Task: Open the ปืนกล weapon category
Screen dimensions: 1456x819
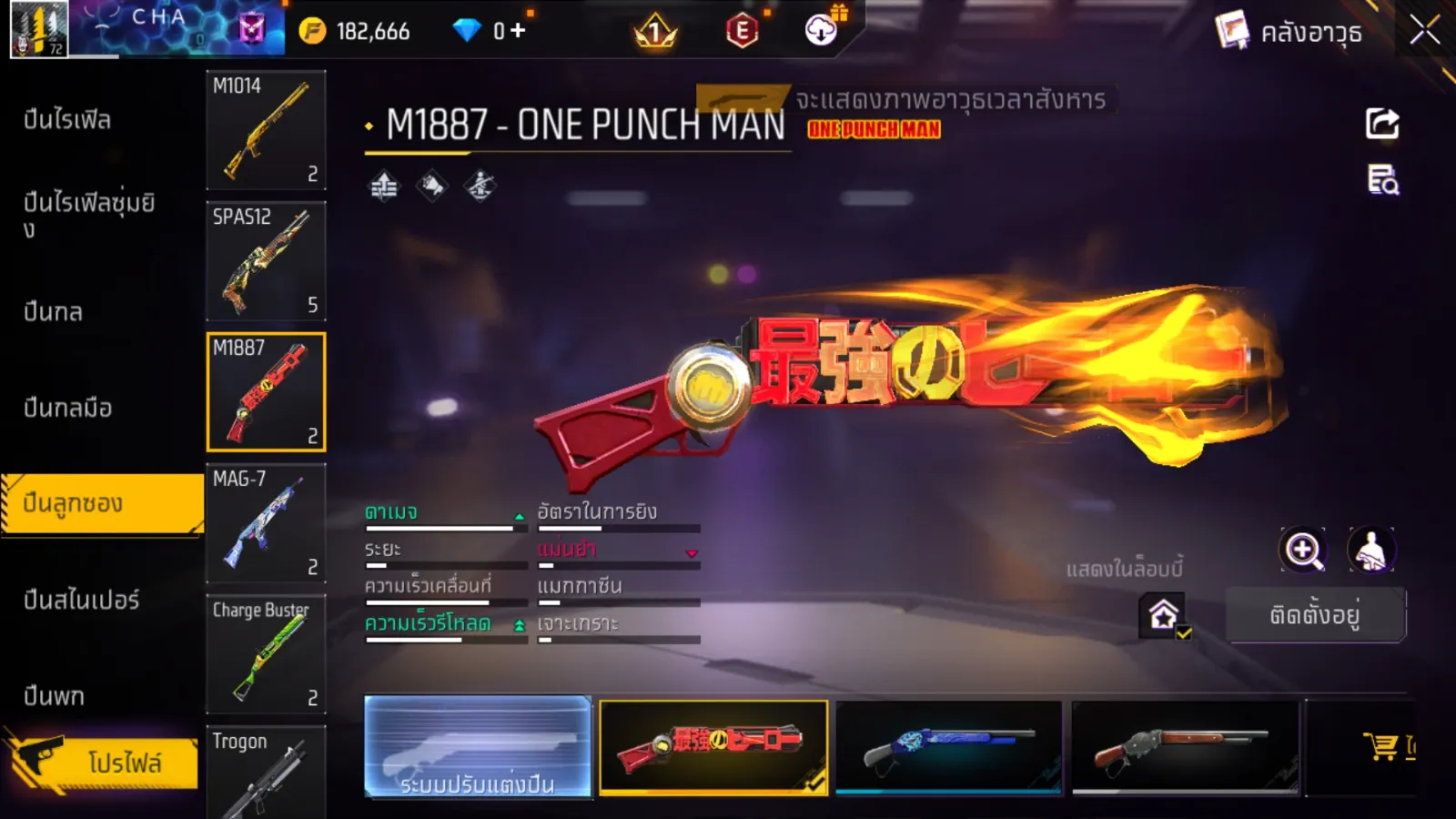Action: pos(54,311)
